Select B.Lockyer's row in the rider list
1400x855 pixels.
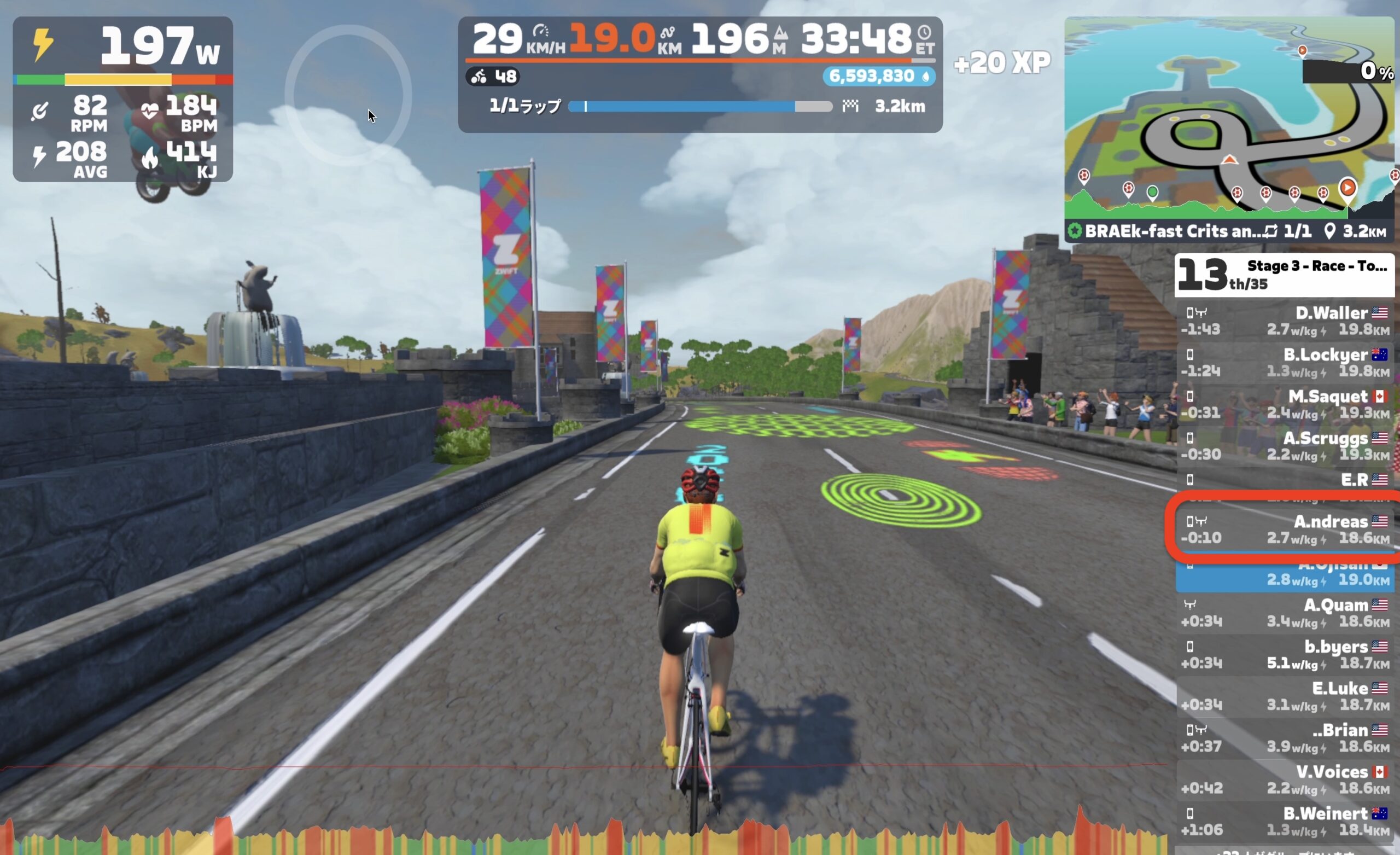[x=1284, y=363]
